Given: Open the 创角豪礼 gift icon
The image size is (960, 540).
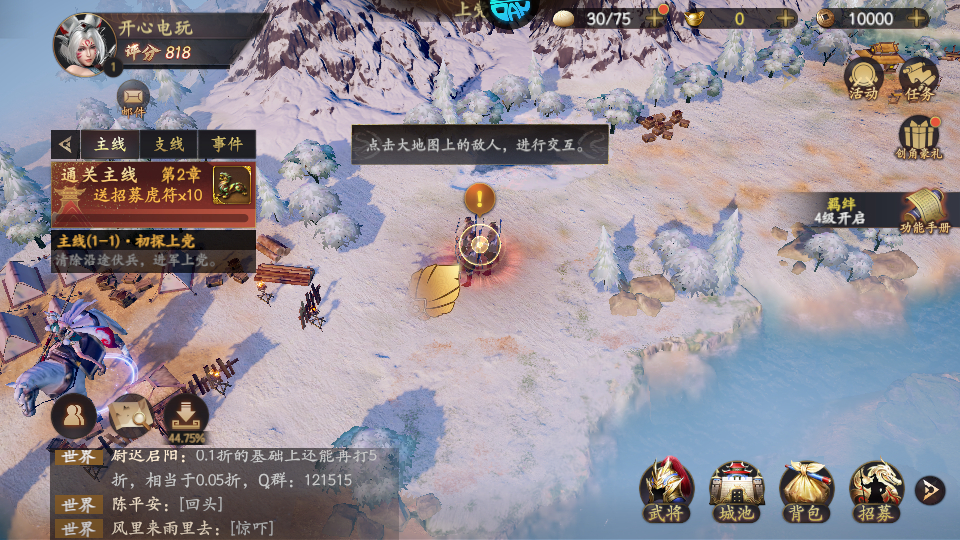Looking at the screenshot, I should pyautogui.click(x=919, y=138).
